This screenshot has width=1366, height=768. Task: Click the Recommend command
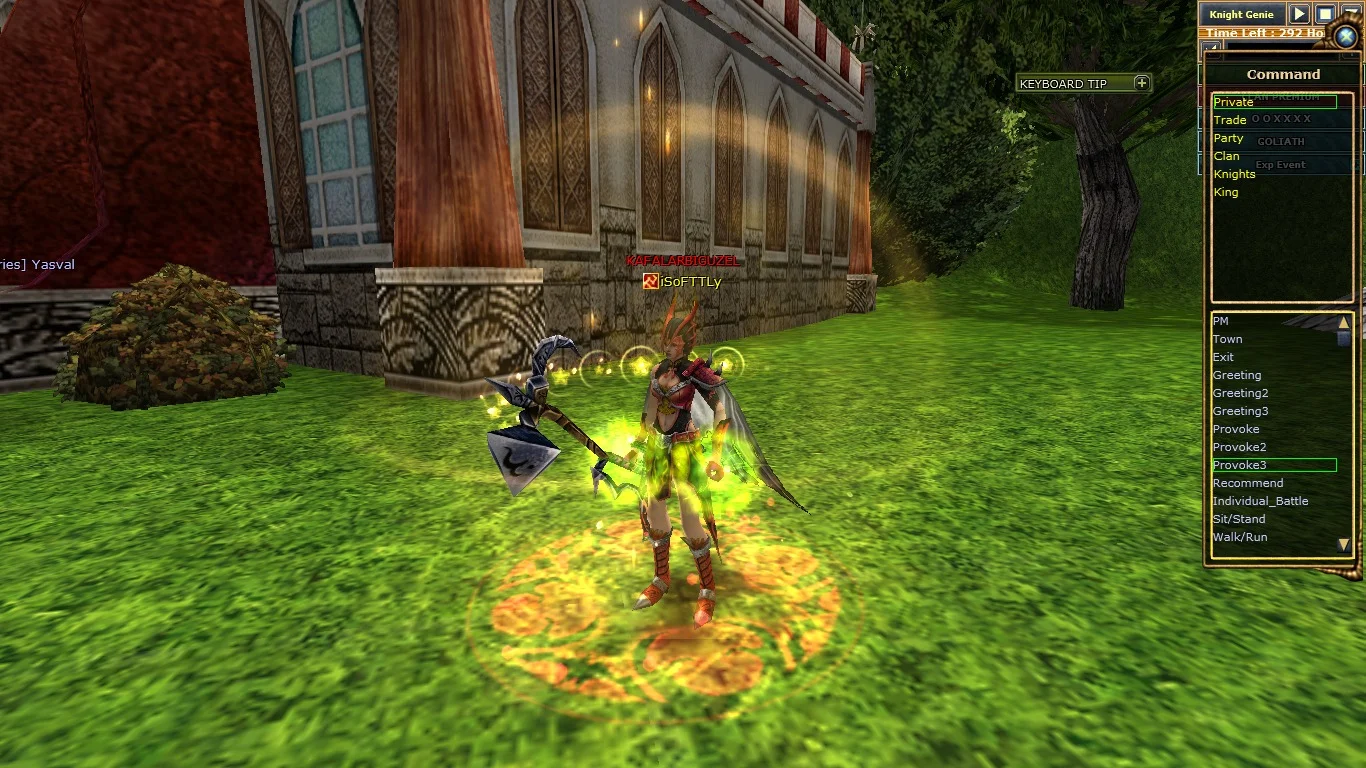[1248, 483]
